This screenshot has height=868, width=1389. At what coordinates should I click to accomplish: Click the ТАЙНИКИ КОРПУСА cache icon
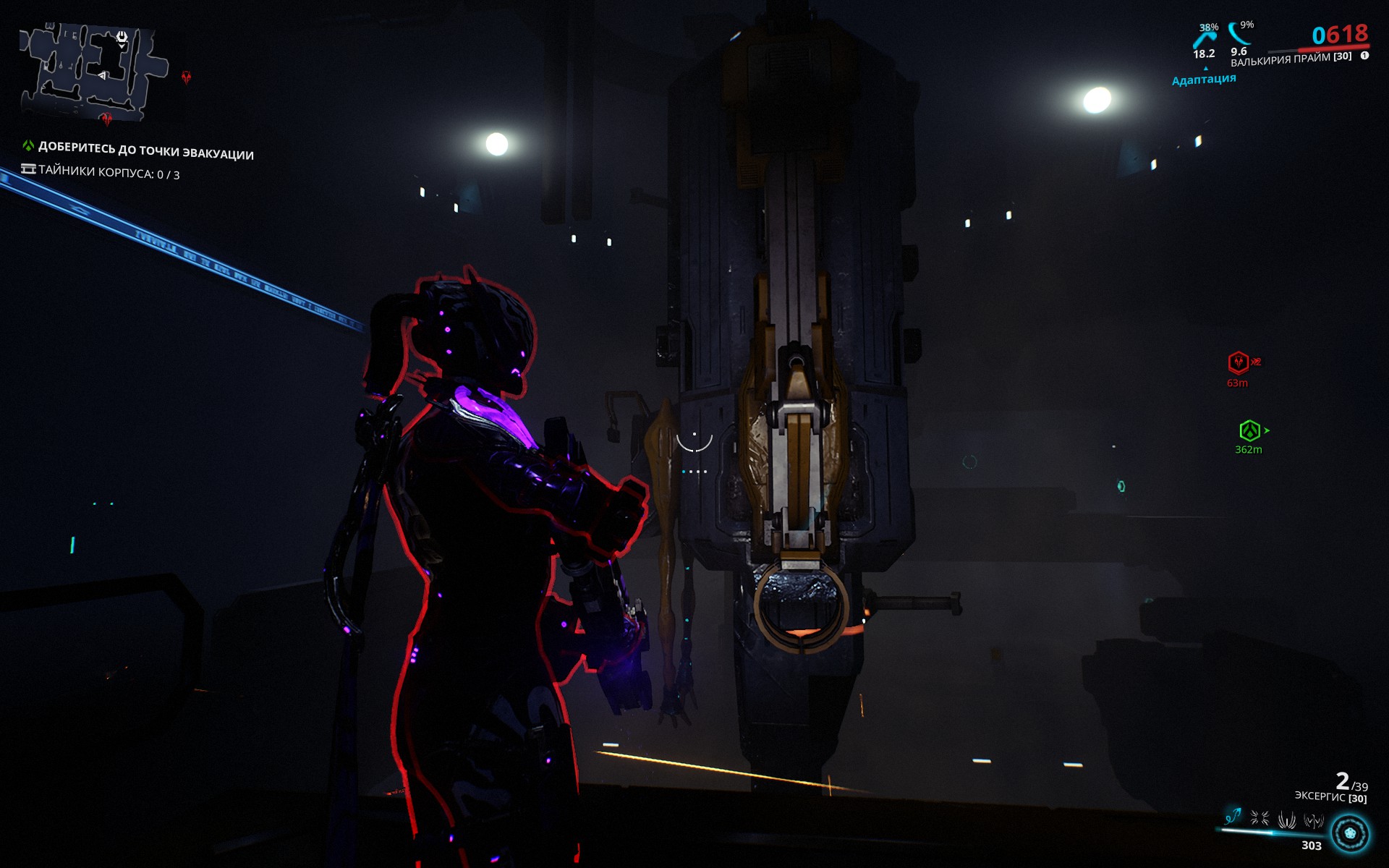[x=30, y=169]
